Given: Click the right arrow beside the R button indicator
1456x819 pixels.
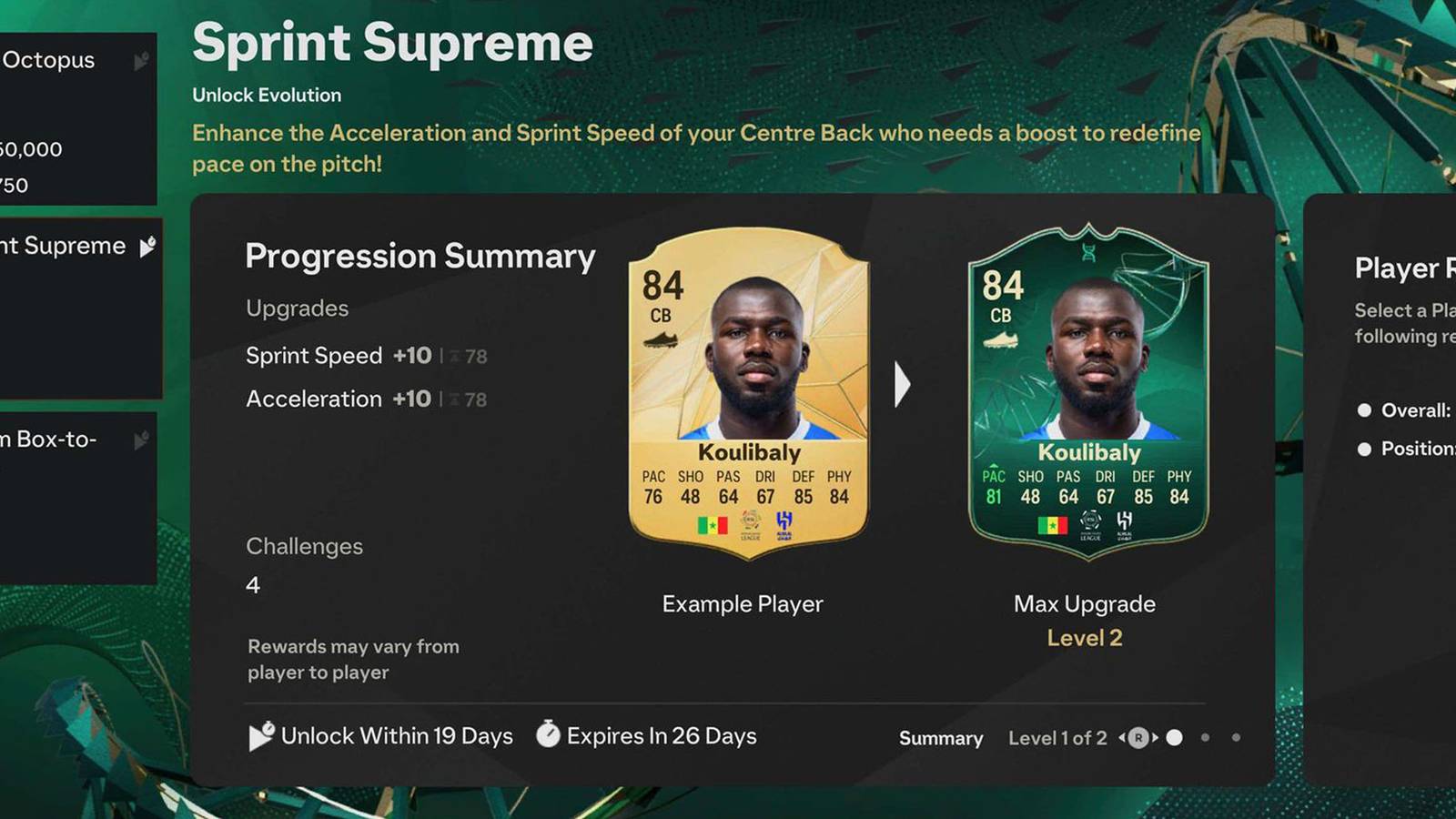Looking at the screenshot, I should click(1155, 738).
